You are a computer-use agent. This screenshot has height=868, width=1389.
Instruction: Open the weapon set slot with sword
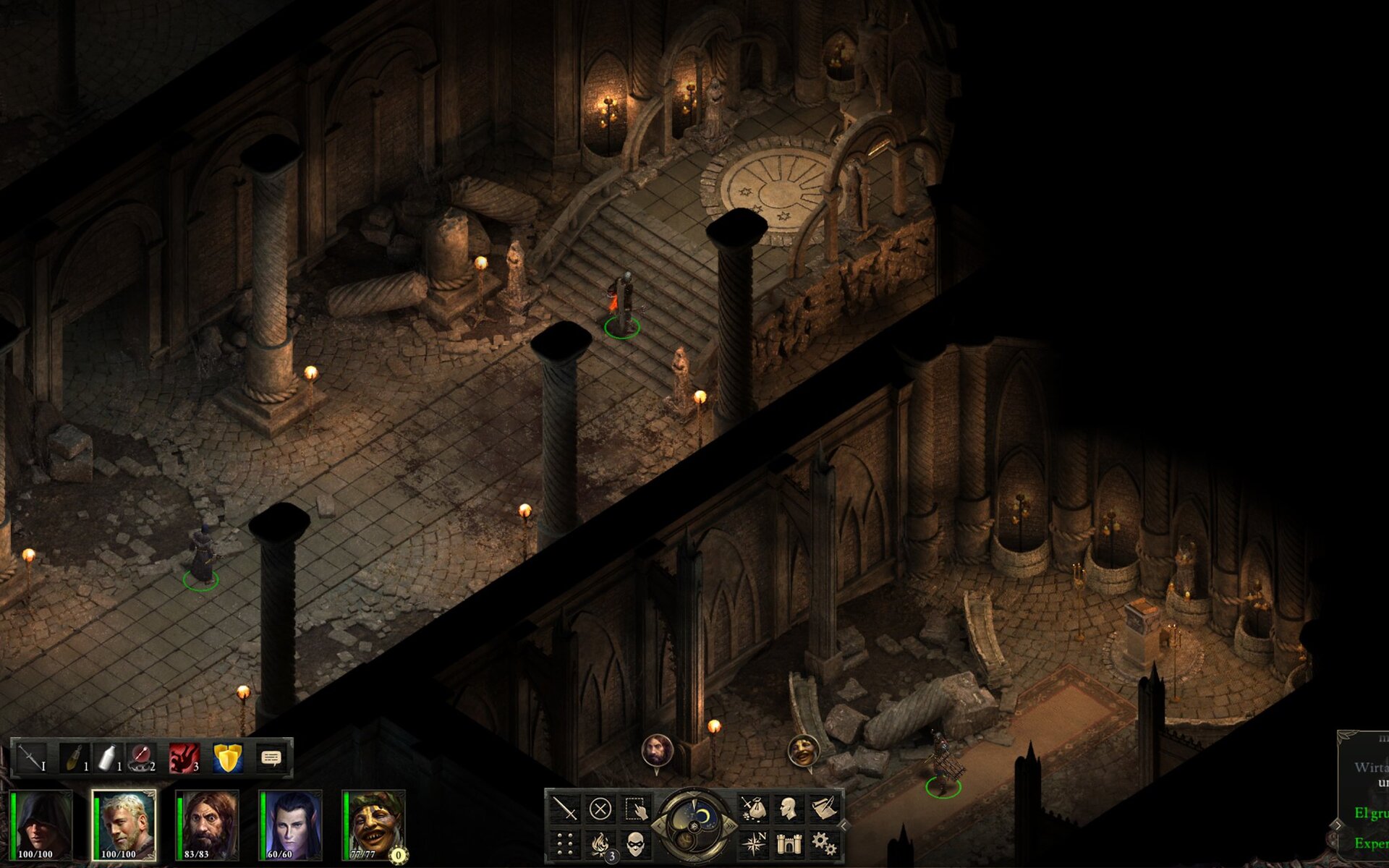coord(31,758)
